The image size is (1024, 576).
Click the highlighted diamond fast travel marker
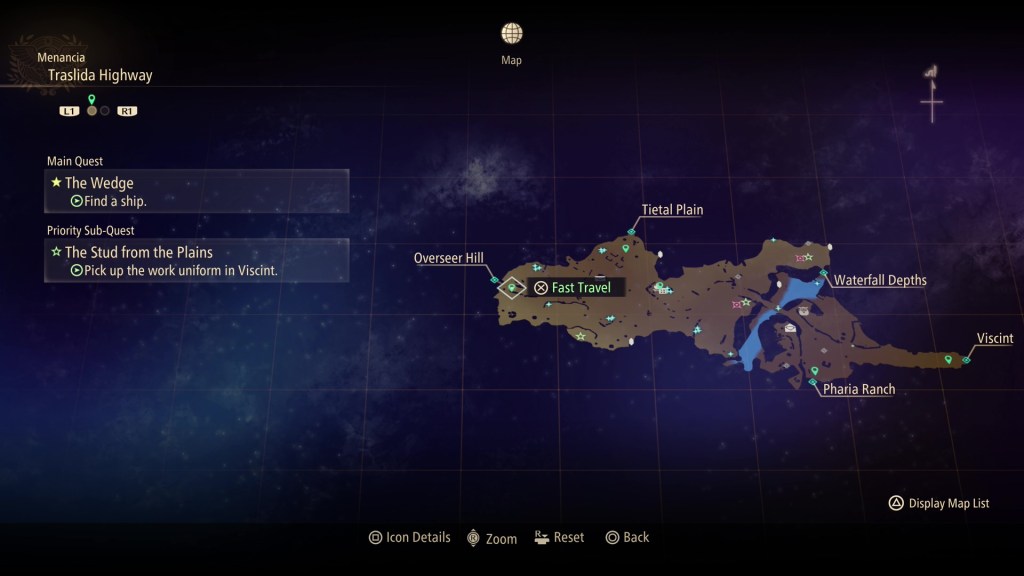click(512, 288)
